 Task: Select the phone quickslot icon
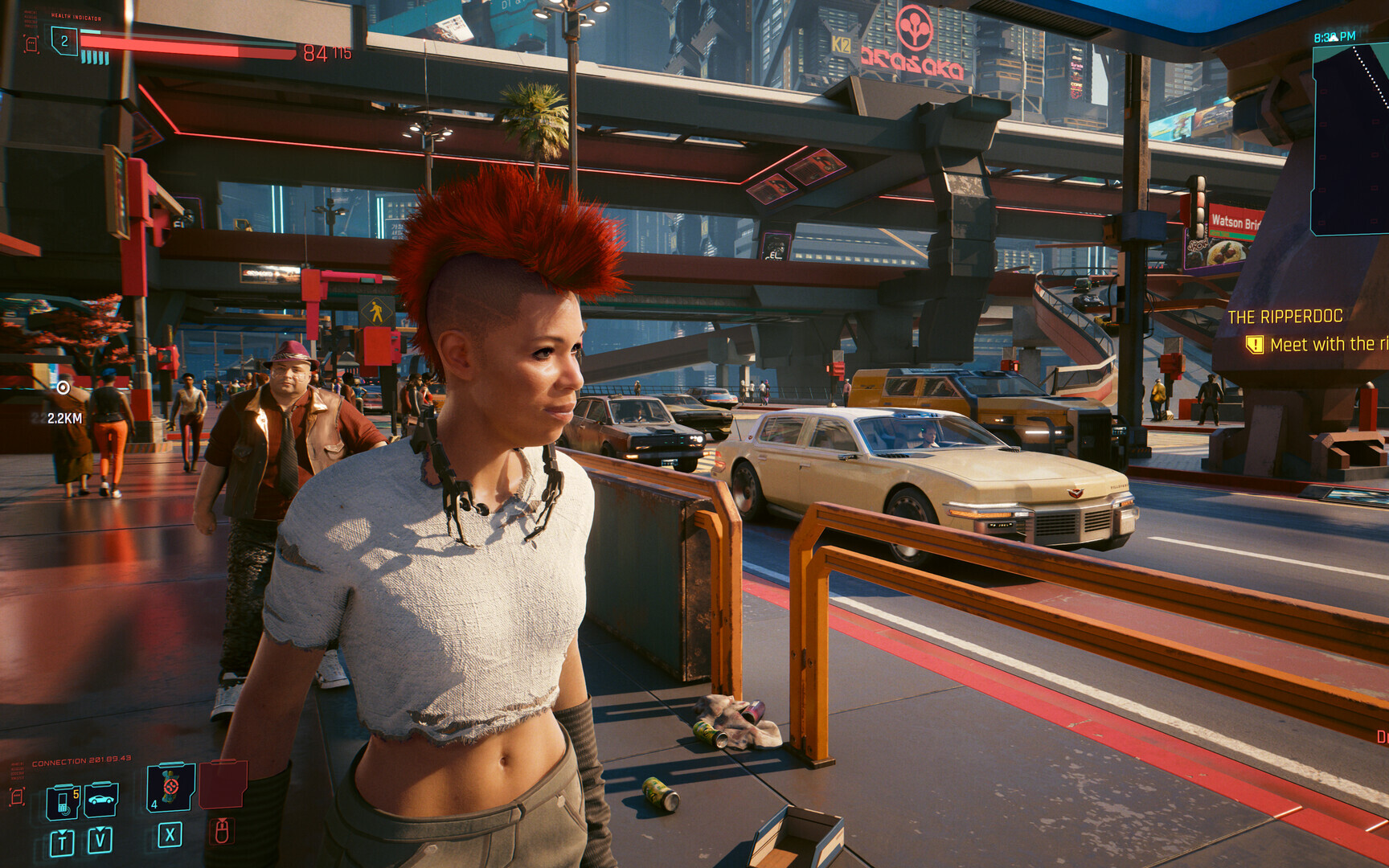pyautogui.click(x=63, y=800)
